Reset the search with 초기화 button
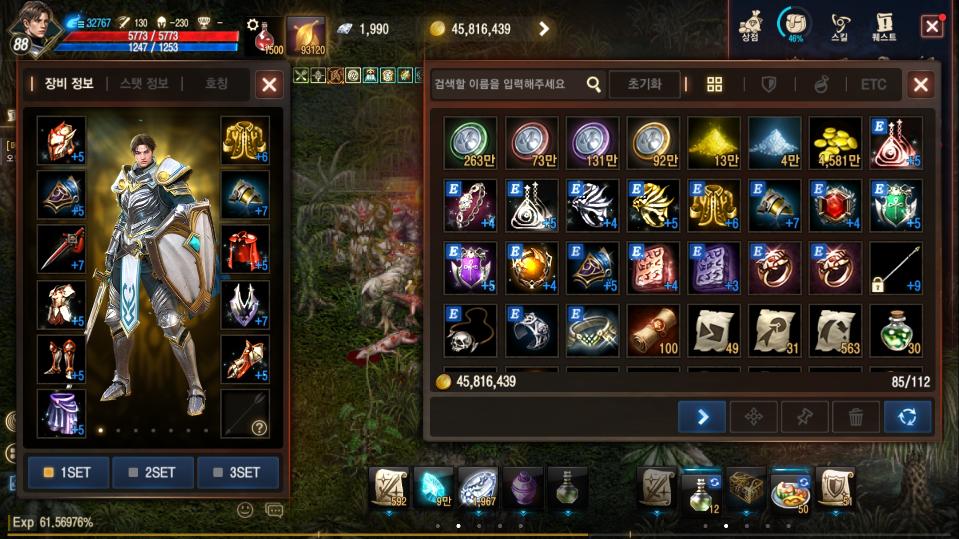This screenshot has height=539, width=959. point(645,85)
